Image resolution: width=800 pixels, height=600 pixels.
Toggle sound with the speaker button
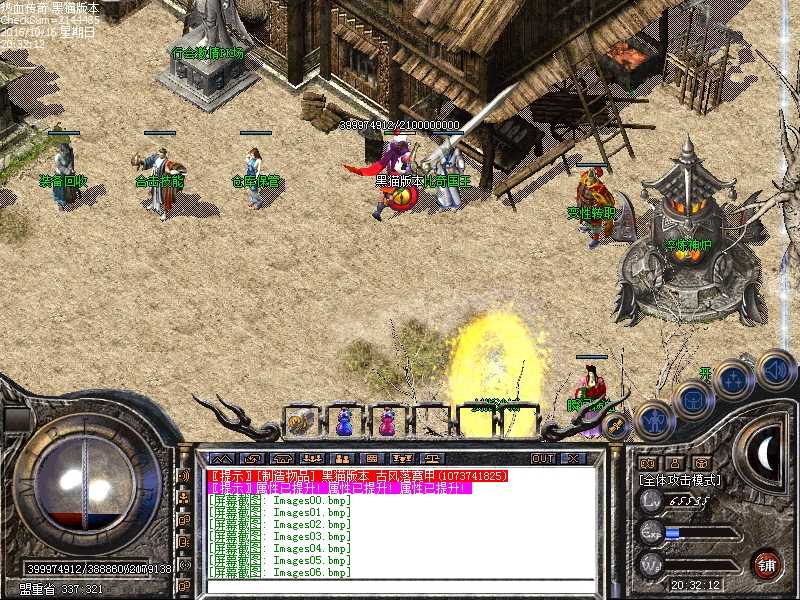pos(774,369)
